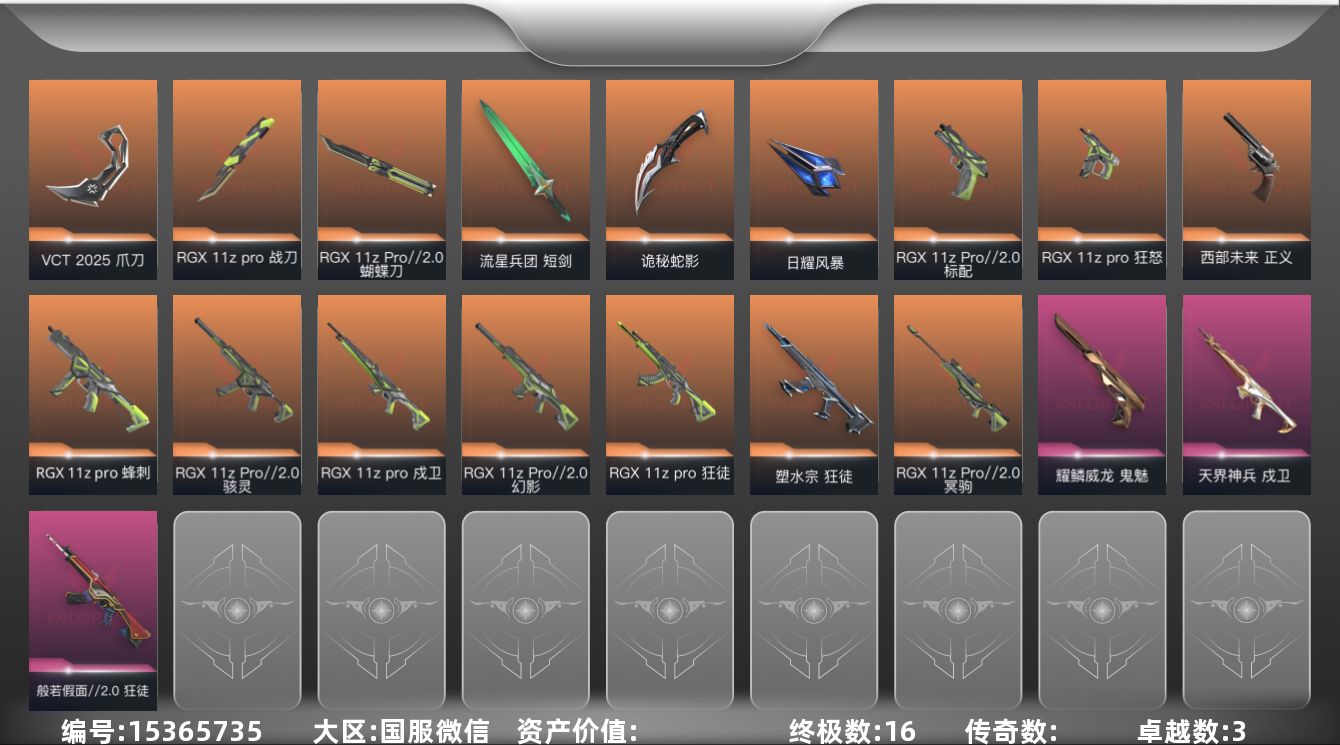Open the 塑水宗 狂徒 skin thumbnail
Image resolution: width=1340 pixels, height=745 pixels.
click(x=813, y=393)
